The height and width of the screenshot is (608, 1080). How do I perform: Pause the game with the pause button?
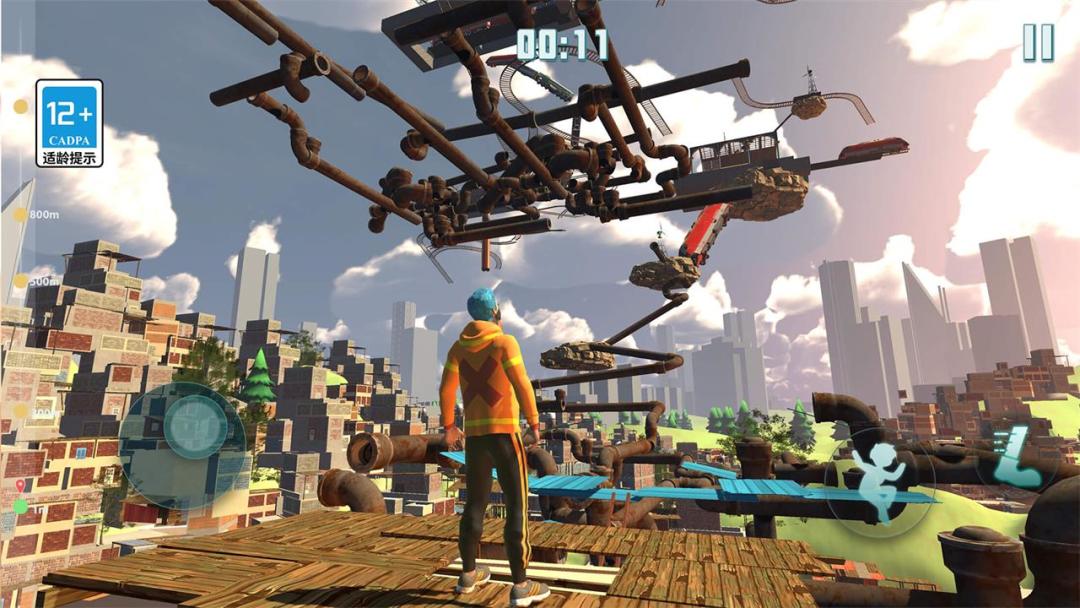pyautogui.click(x=1037, y=43)
